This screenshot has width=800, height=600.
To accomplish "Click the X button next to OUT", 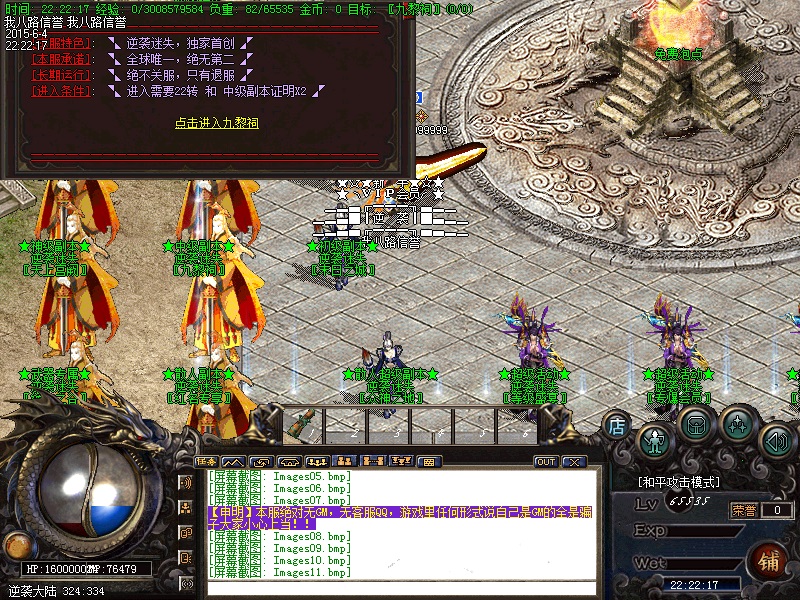I will tap(573, 462).
